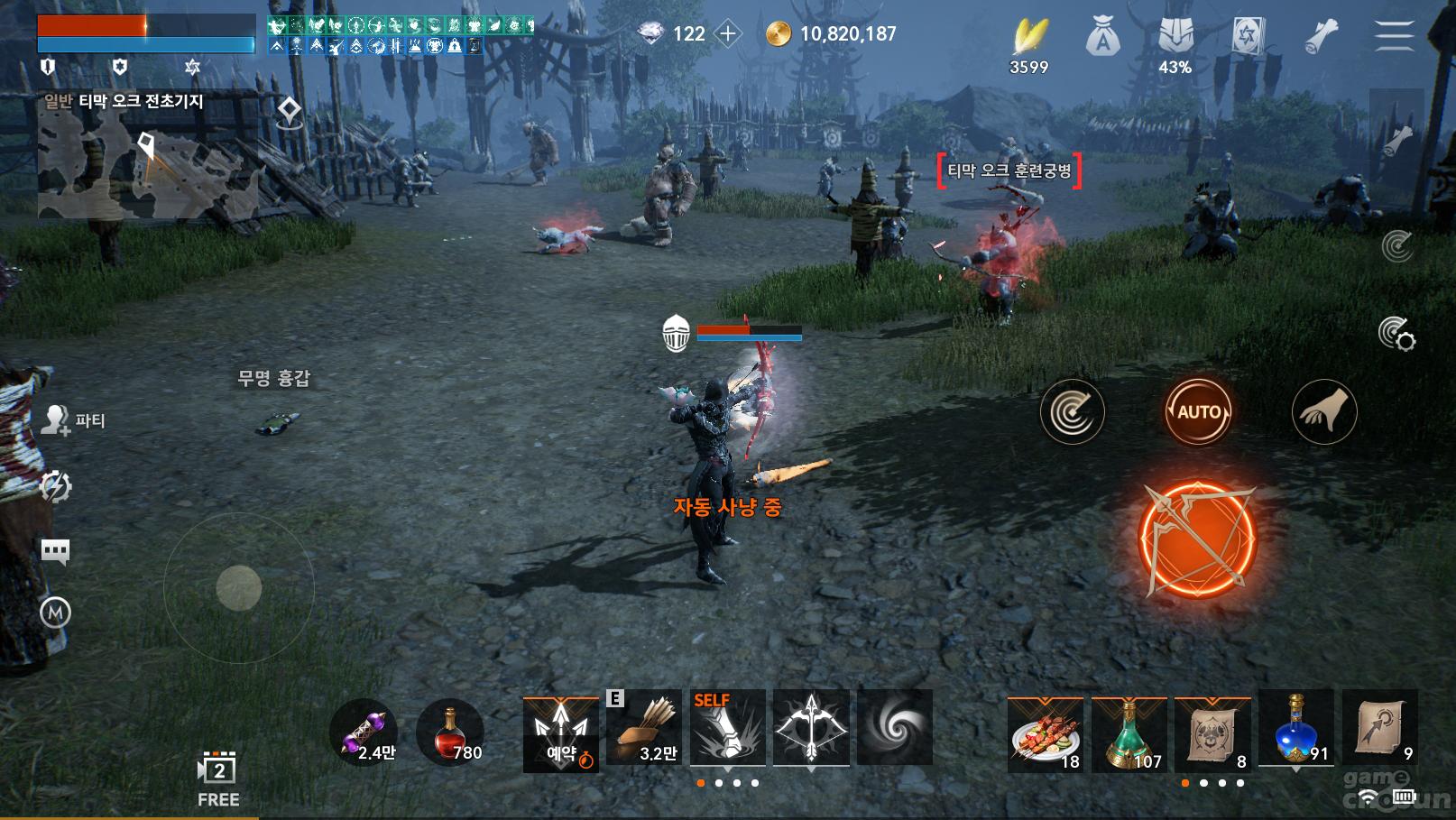Use the red health potion slot 780
The image size is (1456, 820).
point(450,731)
